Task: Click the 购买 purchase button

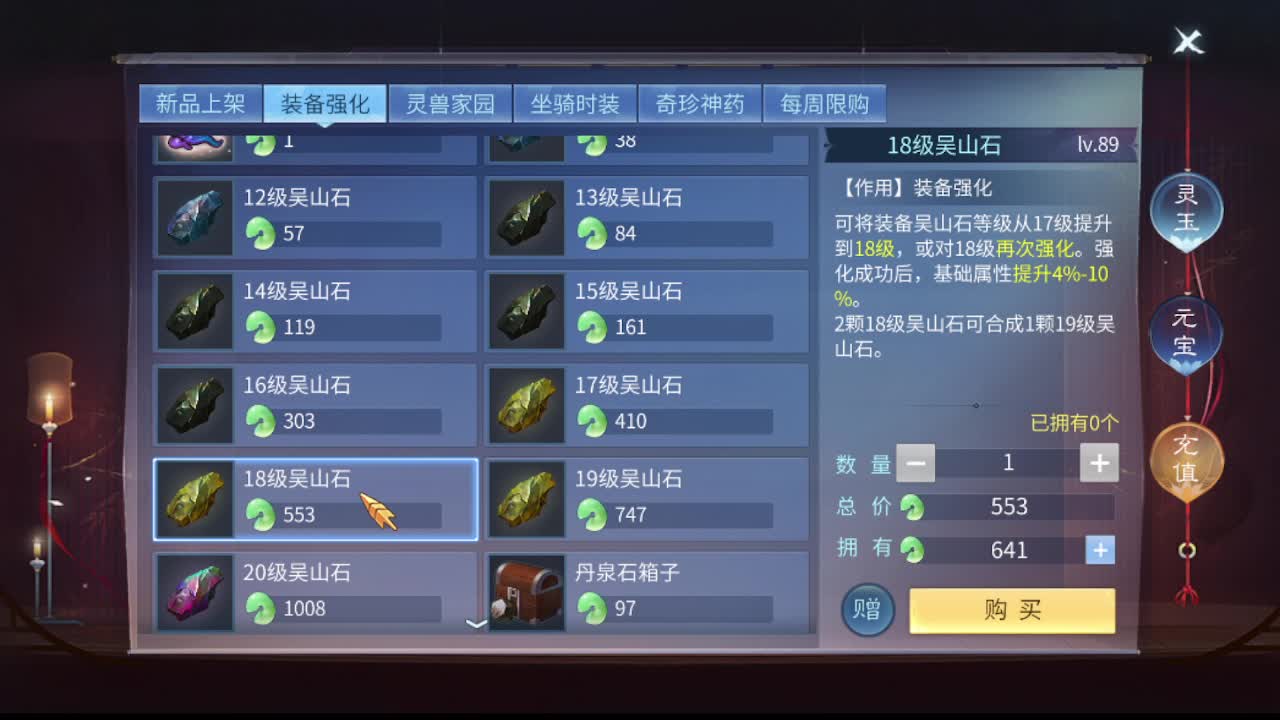Action: [1011, 609]
